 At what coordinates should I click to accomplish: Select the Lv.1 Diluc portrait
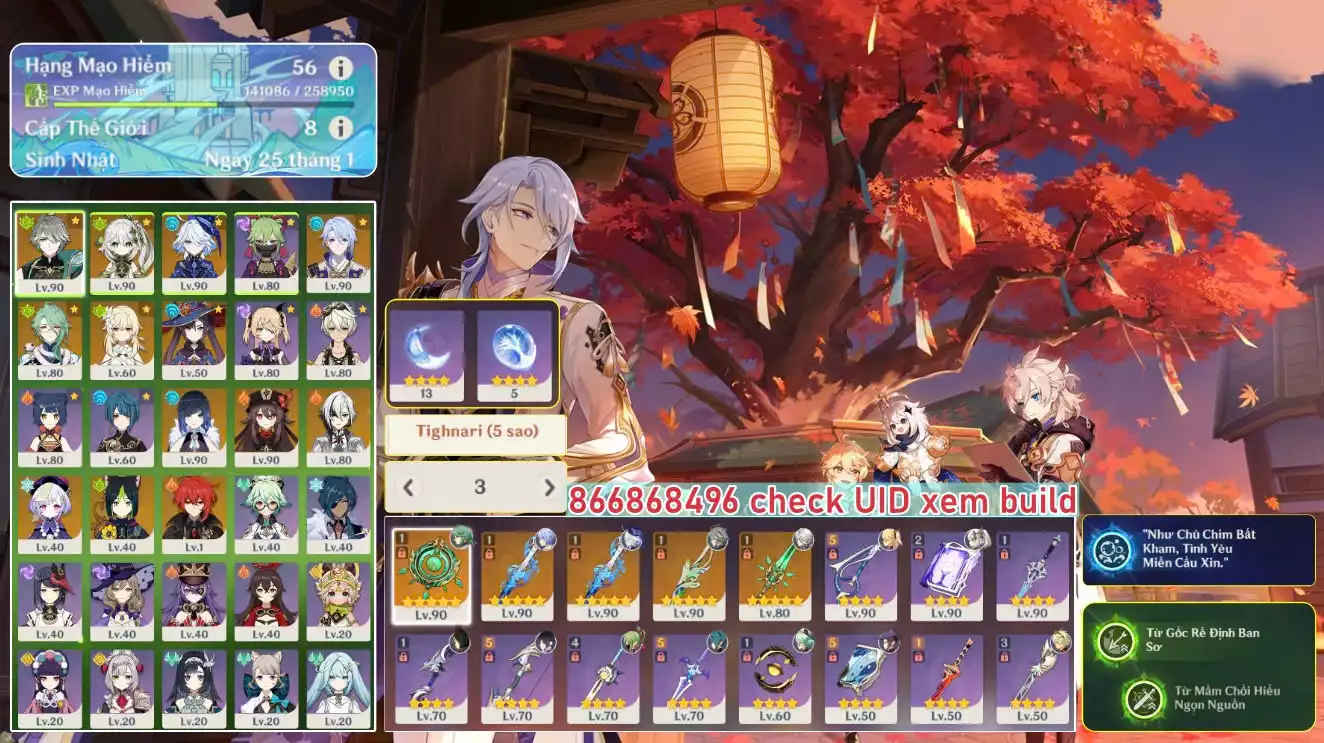coord(194,514)
